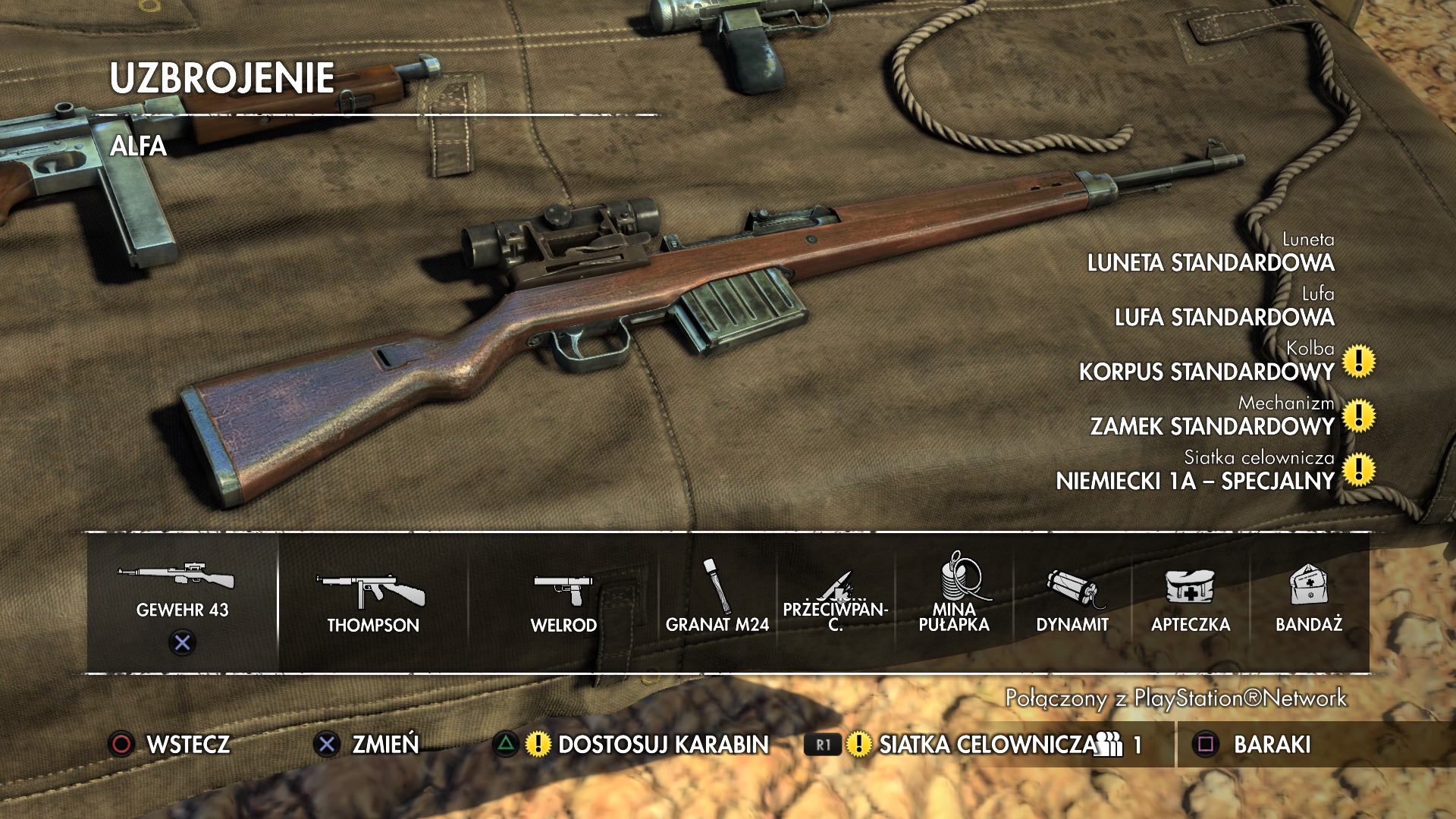
Task: Go back with Wstecz
Action: point(171,745)
